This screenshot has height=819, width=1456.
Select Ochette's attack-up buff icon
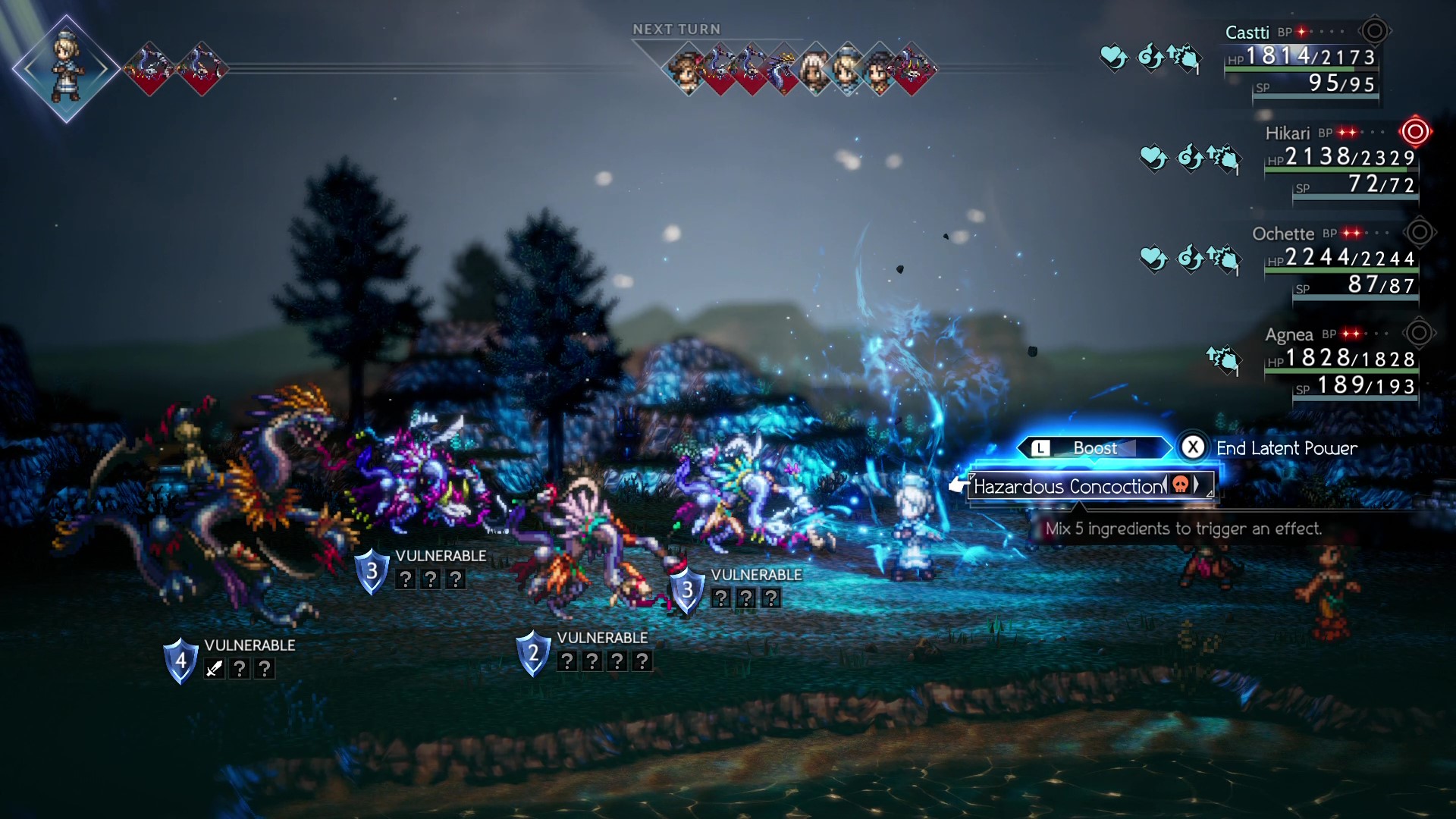[x=1227, y=259]
